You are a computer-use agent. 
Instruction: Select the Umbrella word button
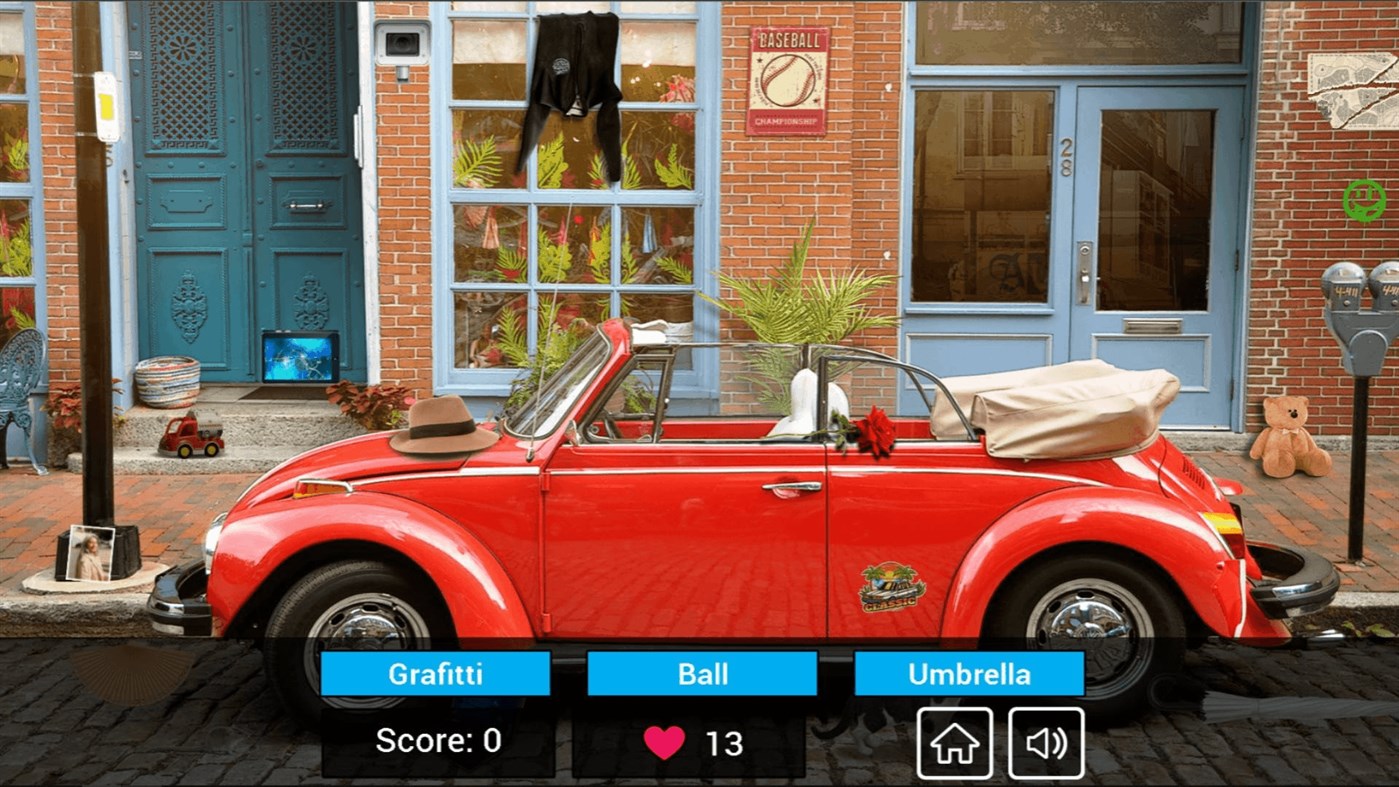(968, 674)
